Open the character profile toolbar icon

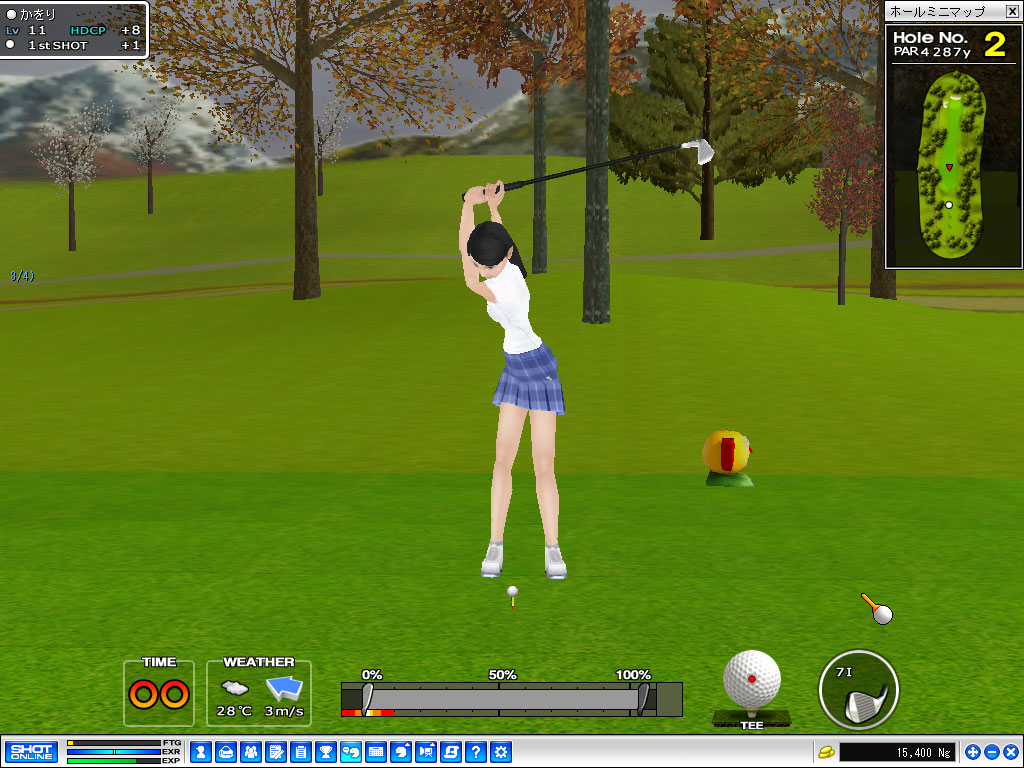click(201, 751)
